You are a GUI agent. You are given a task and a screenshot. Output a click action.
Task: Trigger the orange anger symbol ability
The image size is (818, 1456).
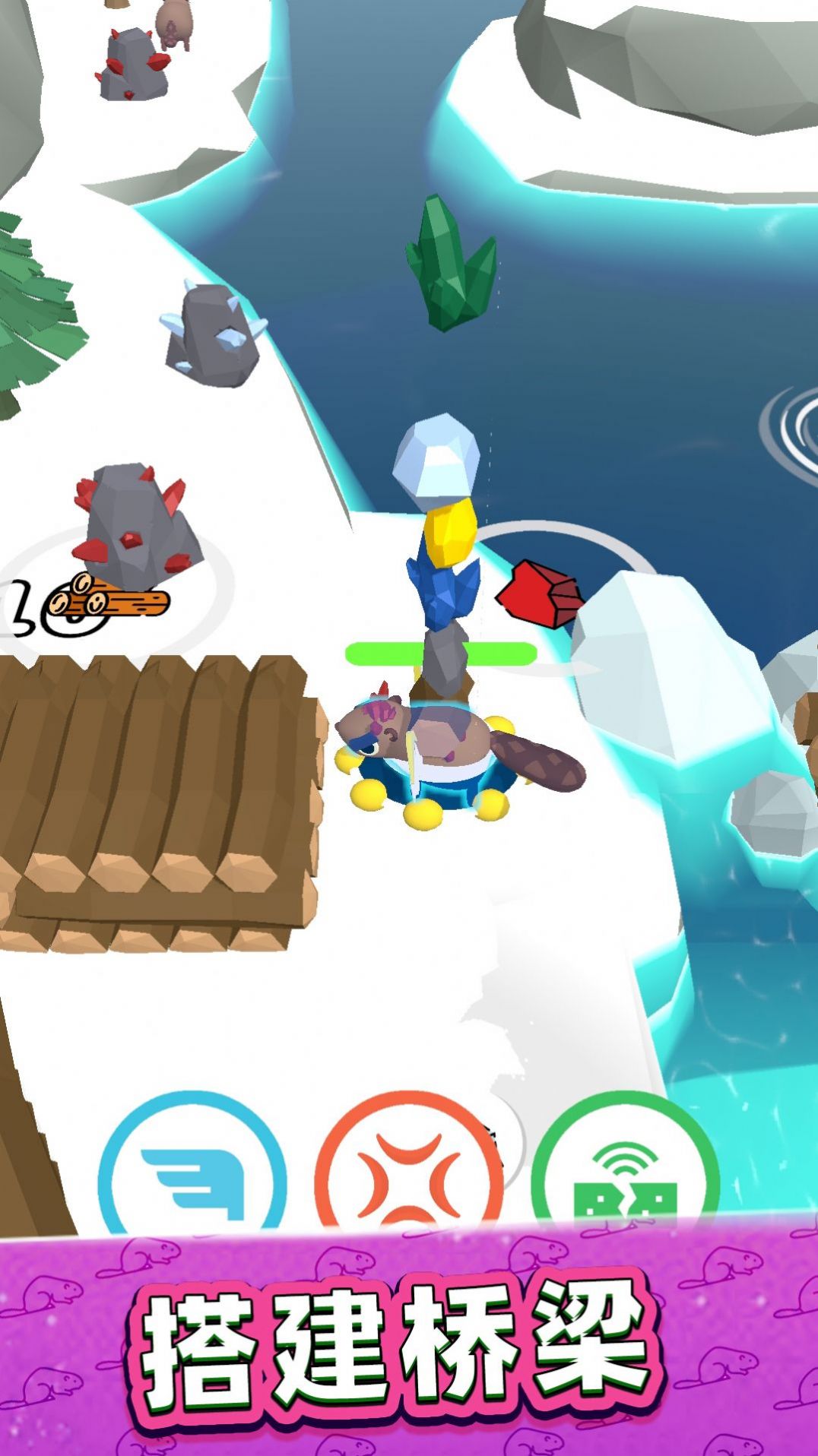click(408, 1174)
